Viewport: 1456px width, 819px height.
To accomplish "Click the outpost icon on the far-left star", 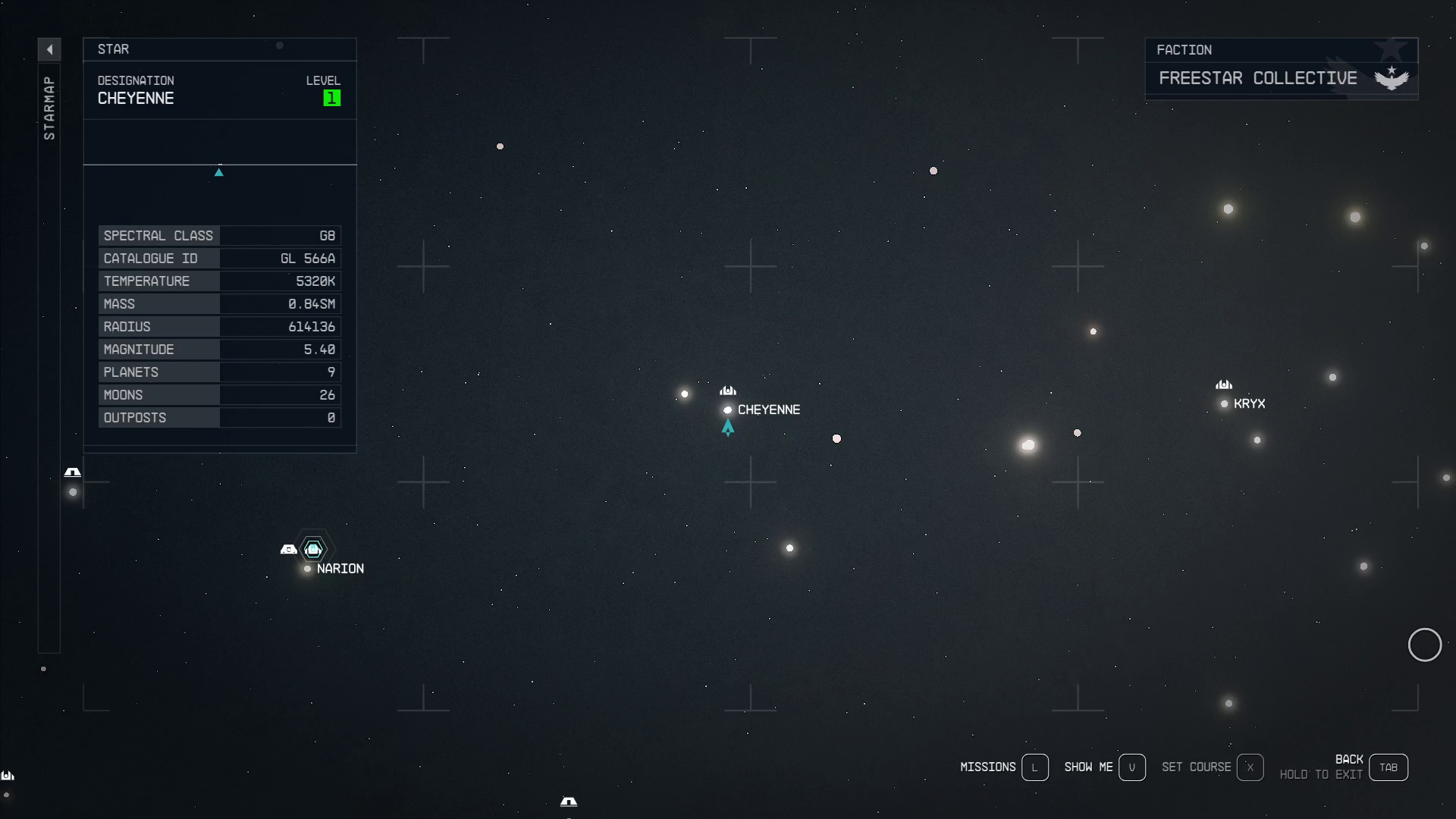I will [x=72, y=471].
